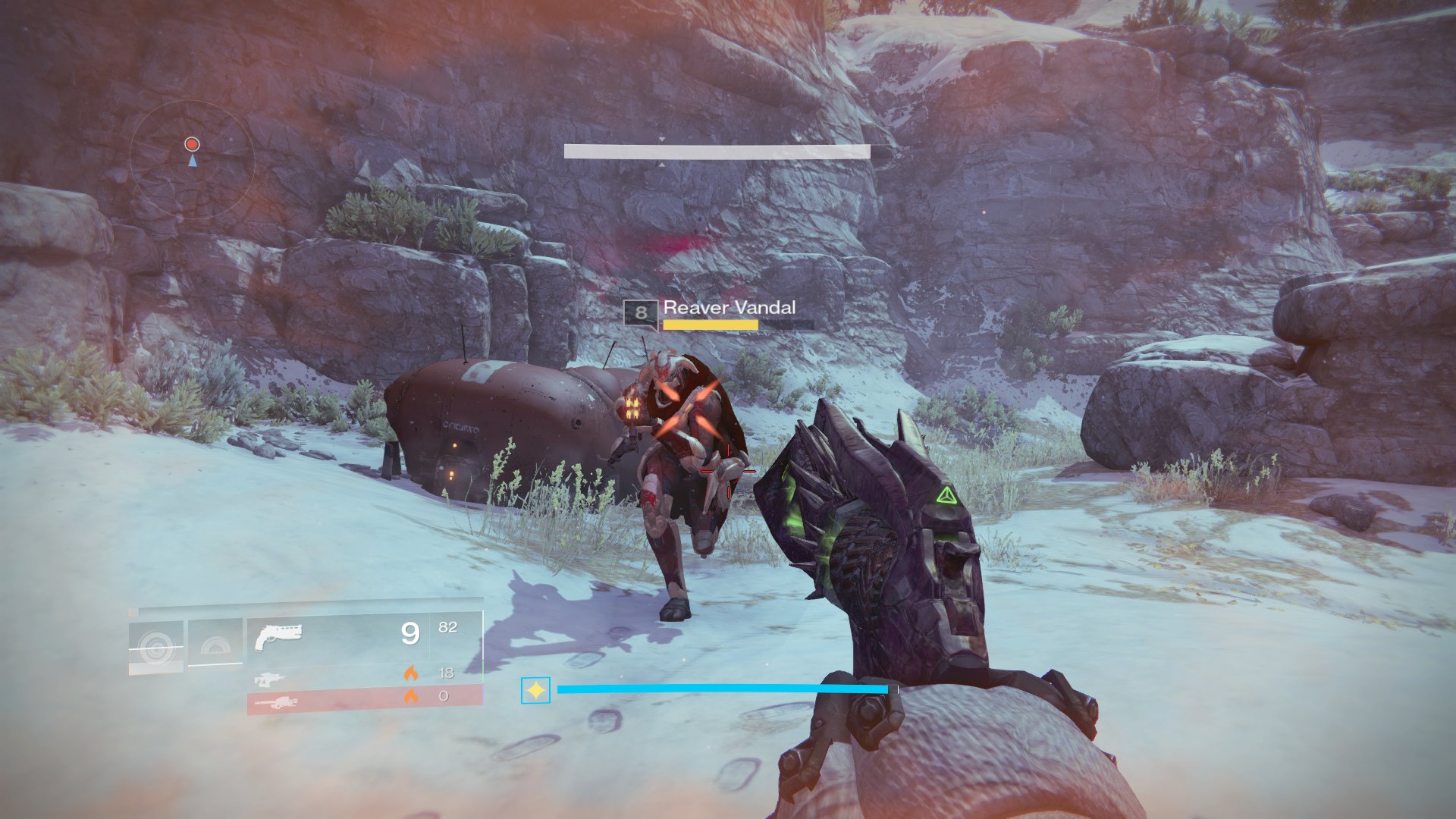Select the scout rifle secondary weapon icon
Viewport: 1456px width, 819px height.
pyautogui.click(x=269, y=679)
